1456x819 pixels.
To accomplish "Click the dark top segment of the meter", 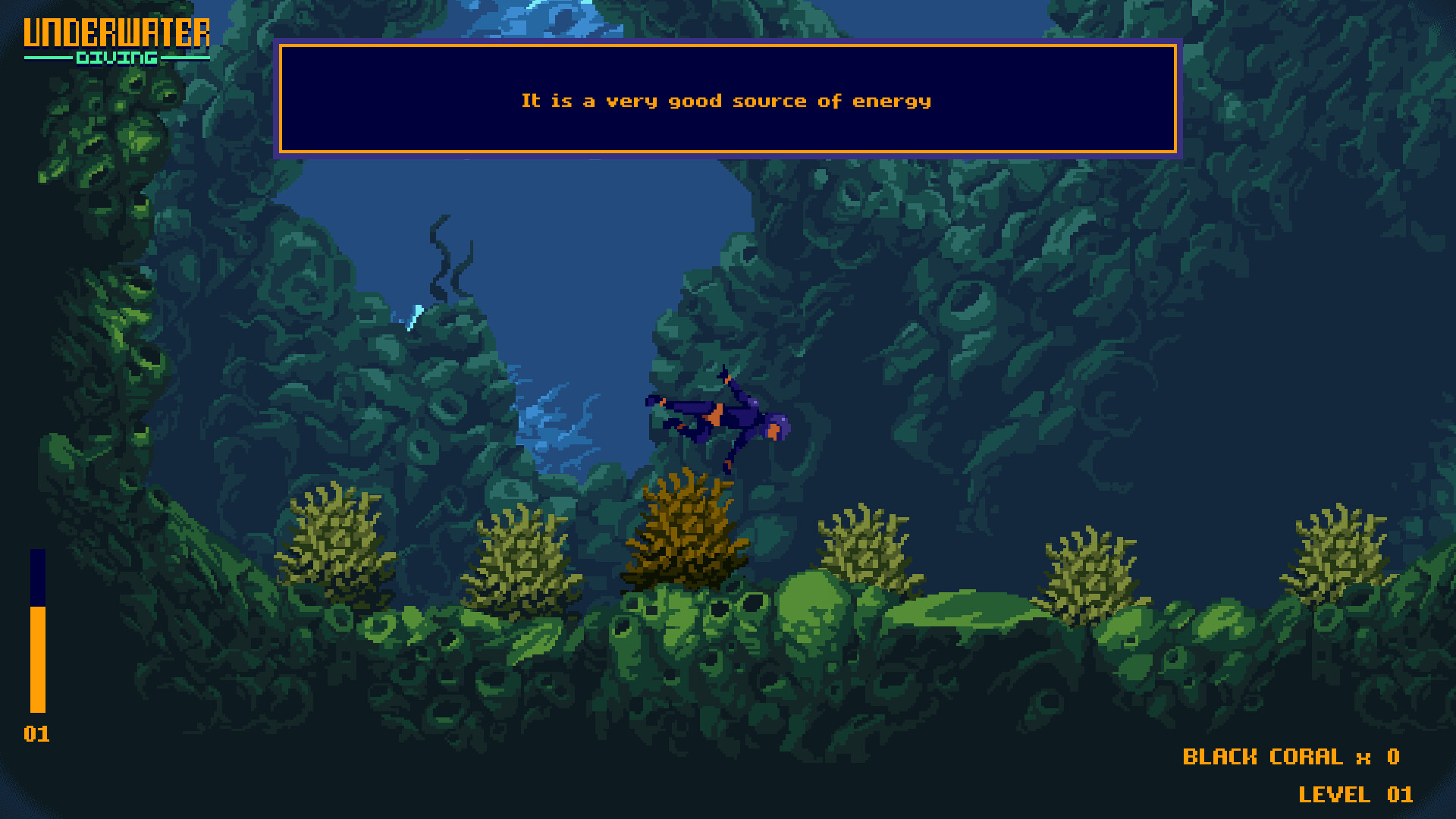I will click(36, 576).
